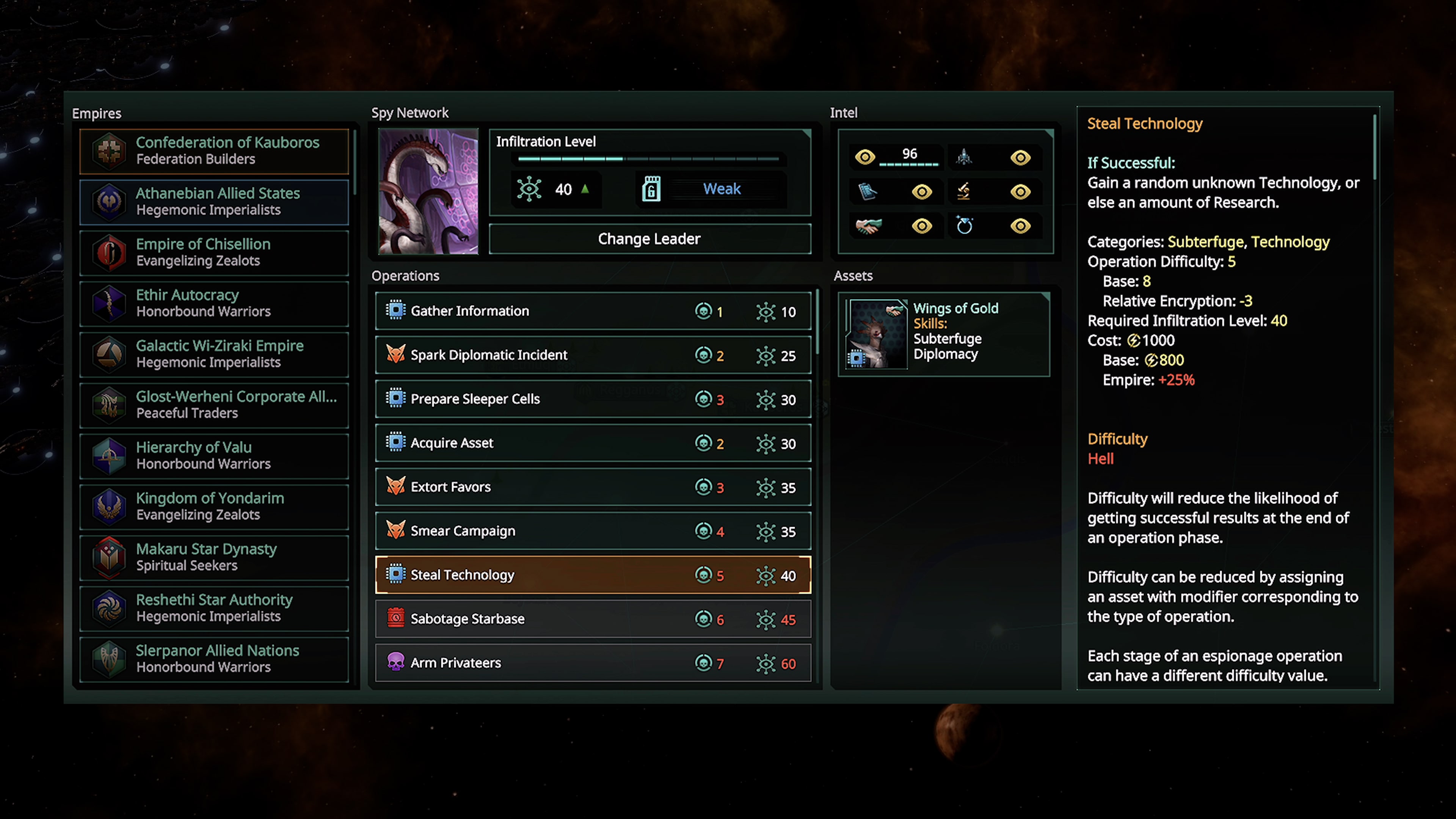Screen dimensions: 1456x819
Task: Click the fleet icon in the Intel panel
Action: pyautogui.click(x=964, y=157)
